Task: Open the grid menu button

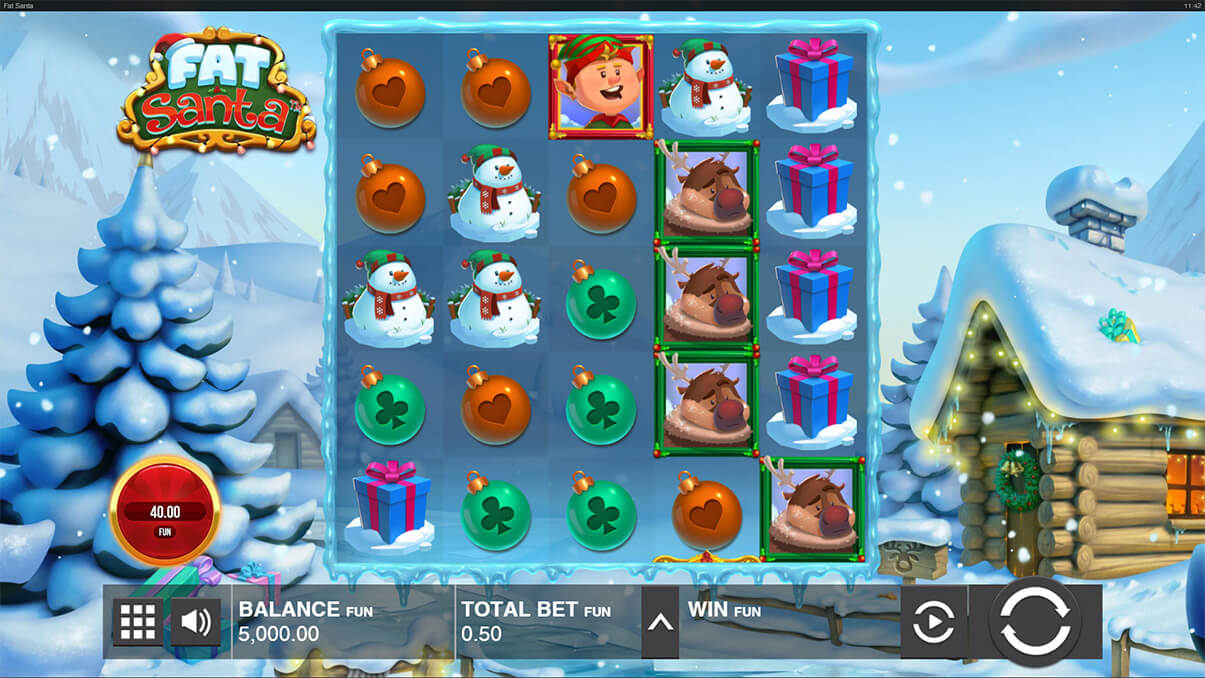Action: coord(137,622)
